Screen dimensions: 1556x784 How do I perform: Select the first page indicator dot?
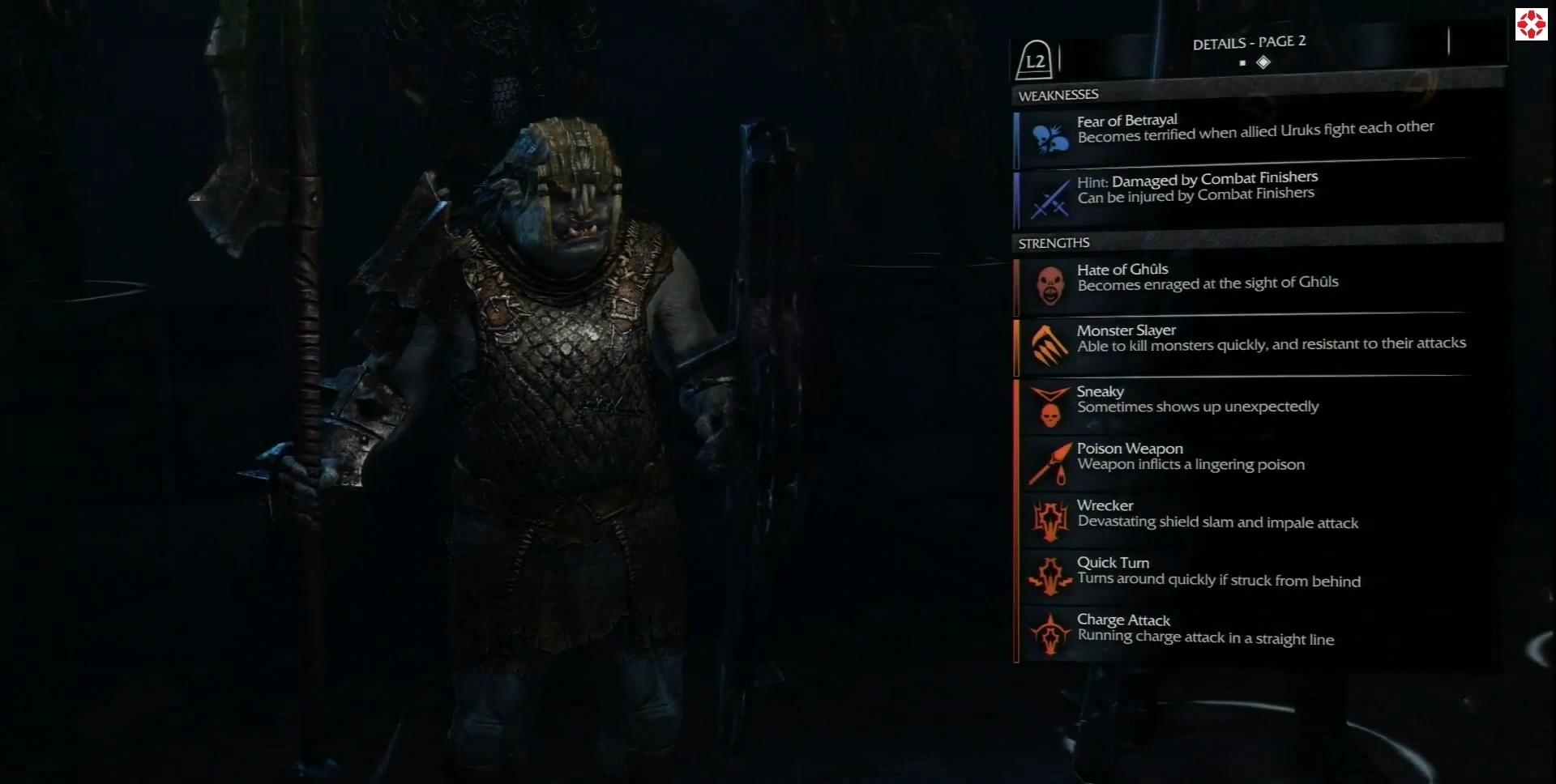(1243, 62)
